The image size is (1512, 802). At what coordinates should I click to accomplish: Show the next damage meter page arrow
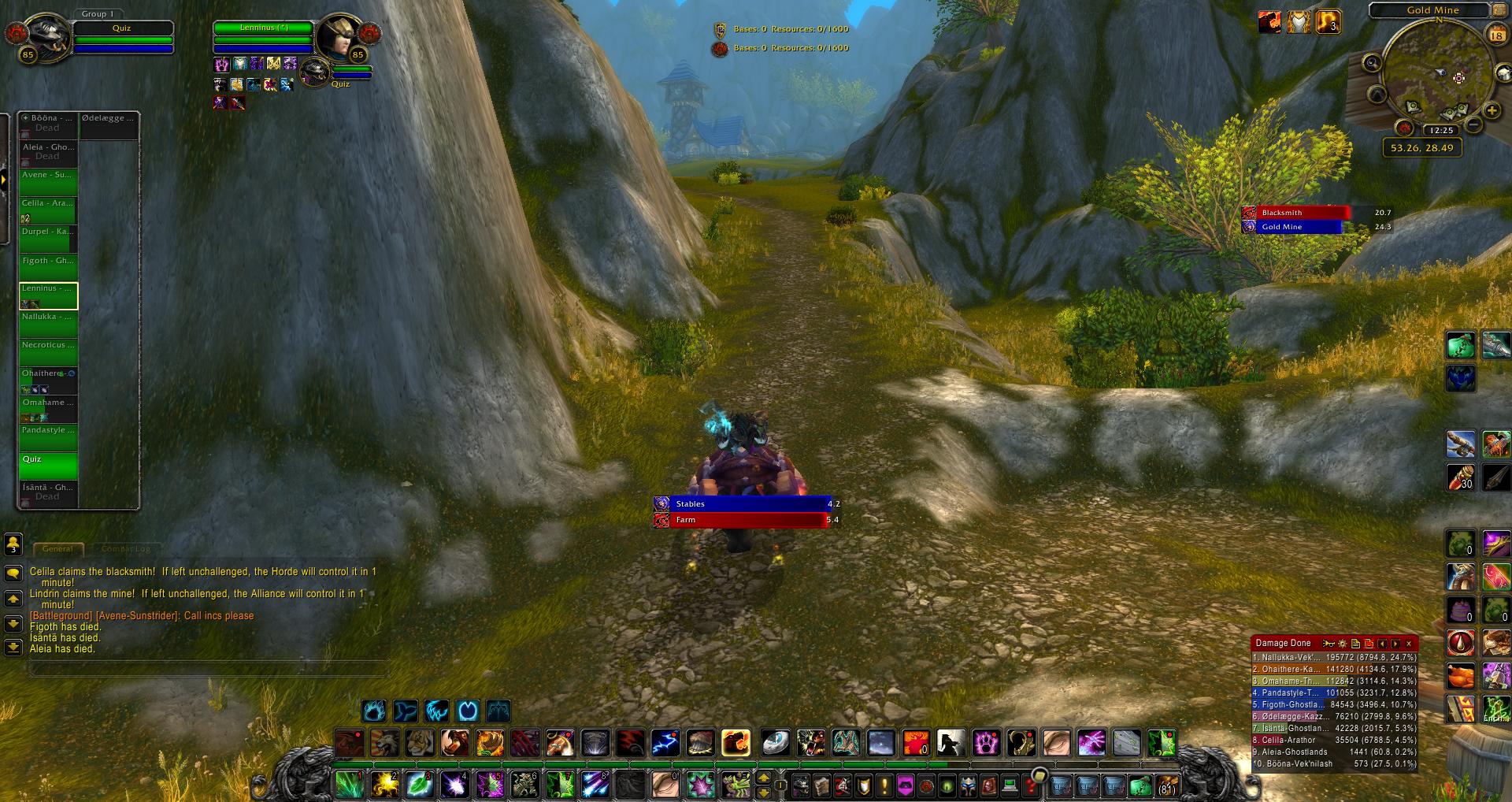click(1395, 644)
